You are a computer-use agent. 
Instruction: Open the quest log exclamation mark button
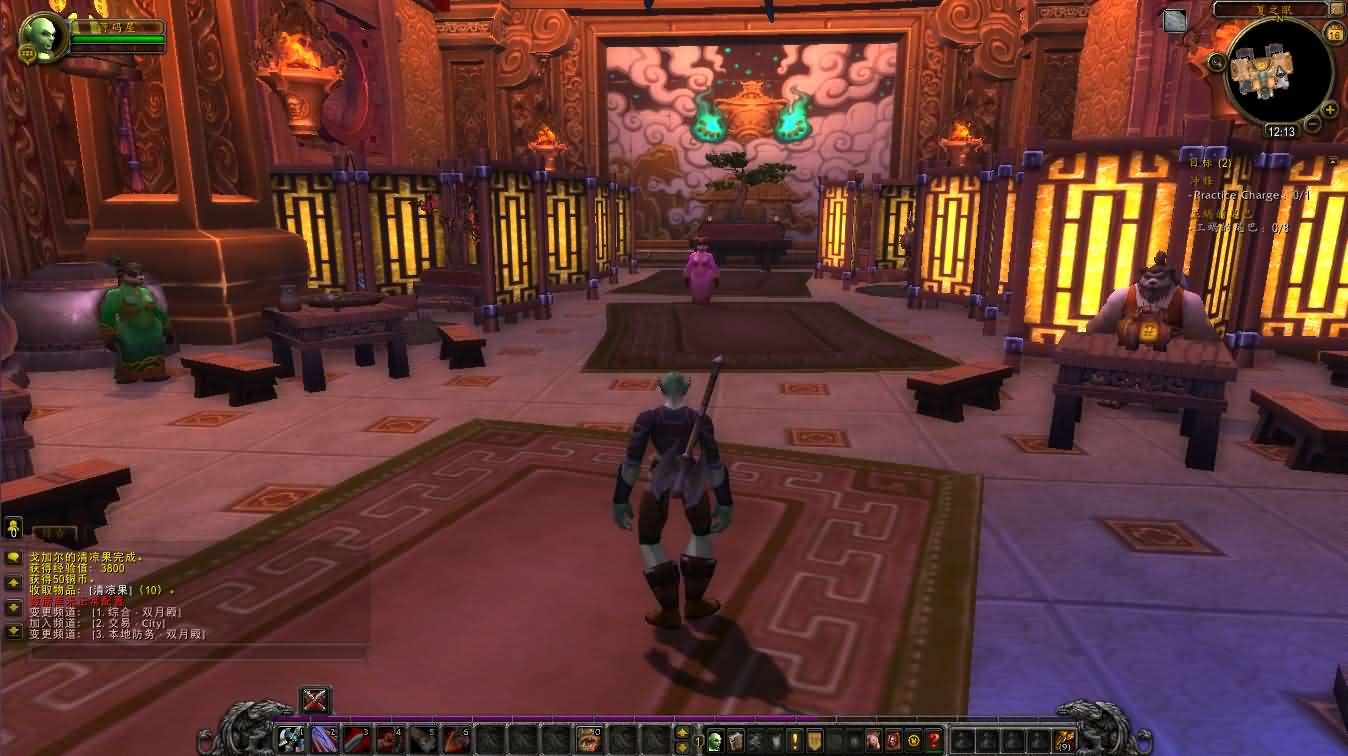click(795, 741)
